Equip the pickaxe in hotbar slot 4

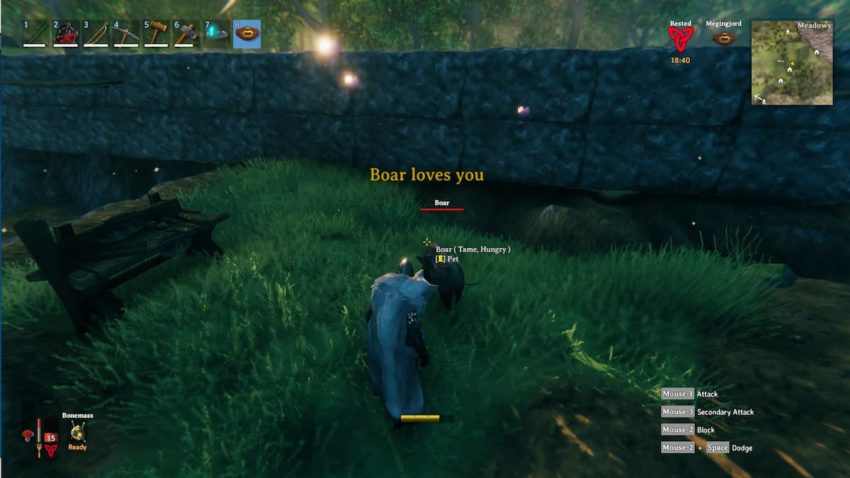[x=126, y=34]
